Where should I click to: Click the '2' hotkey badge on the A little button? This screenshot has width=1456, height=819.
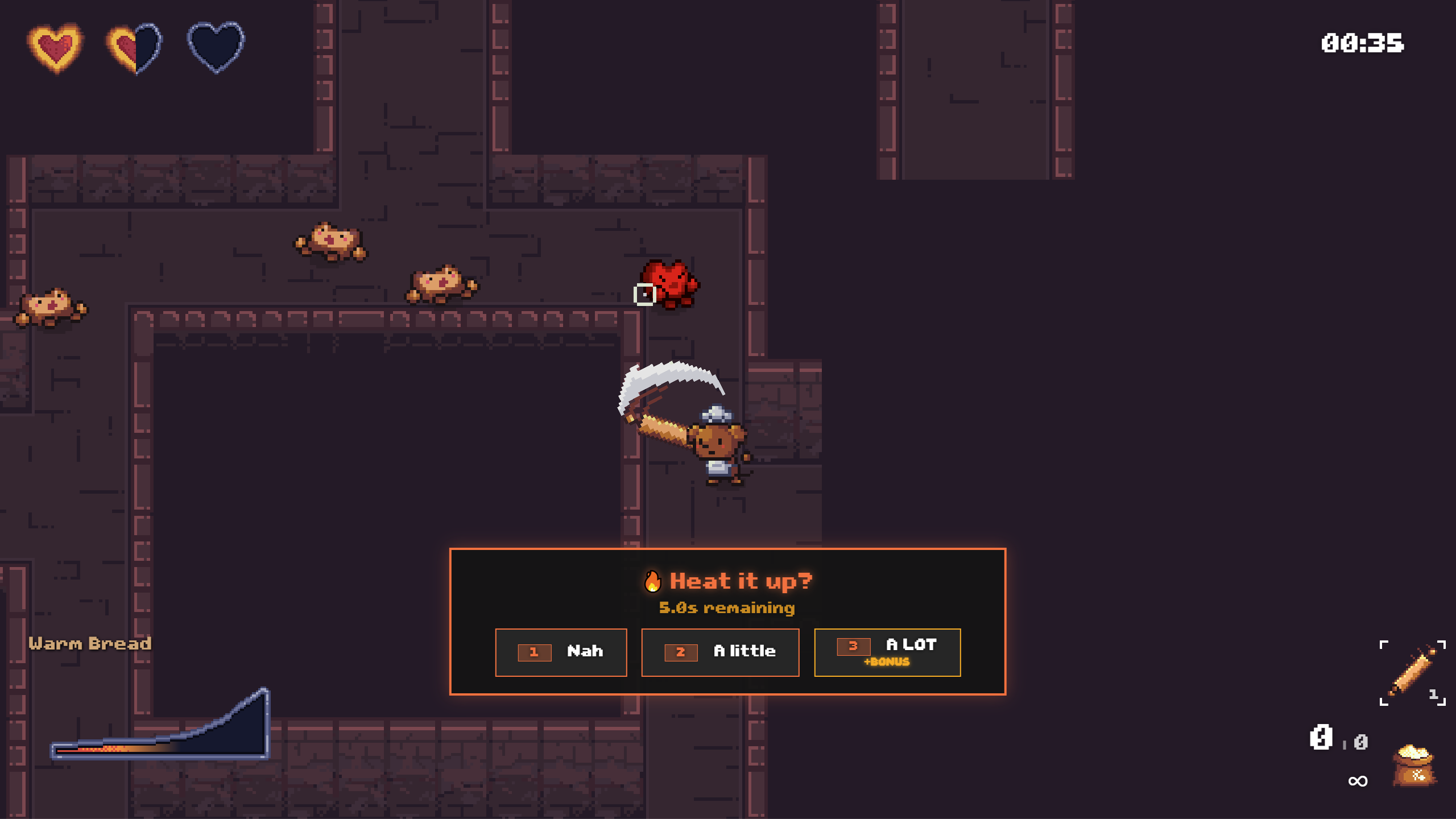[x=681, y=652]
